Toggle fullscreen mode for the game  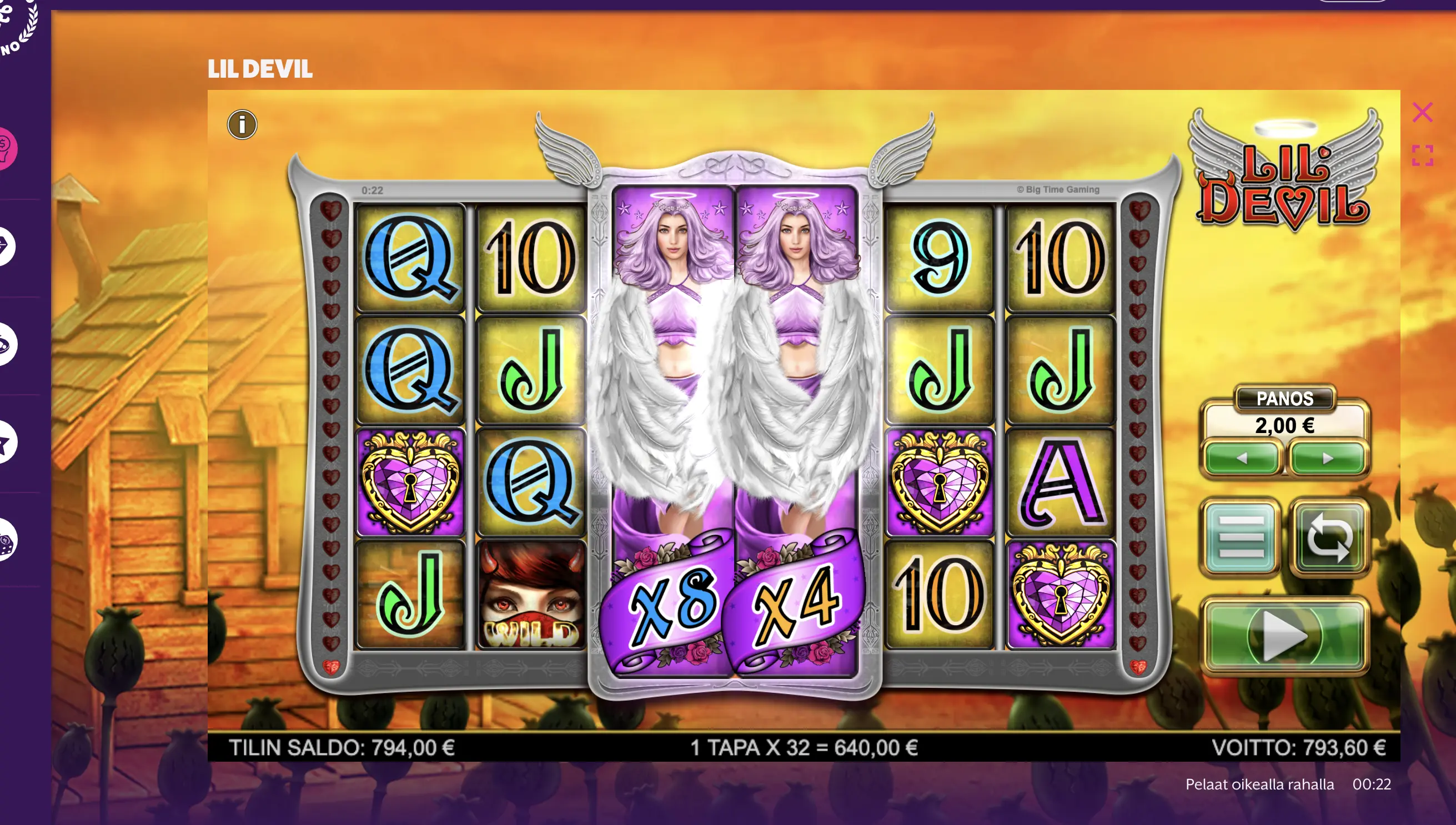point(1422,156)
